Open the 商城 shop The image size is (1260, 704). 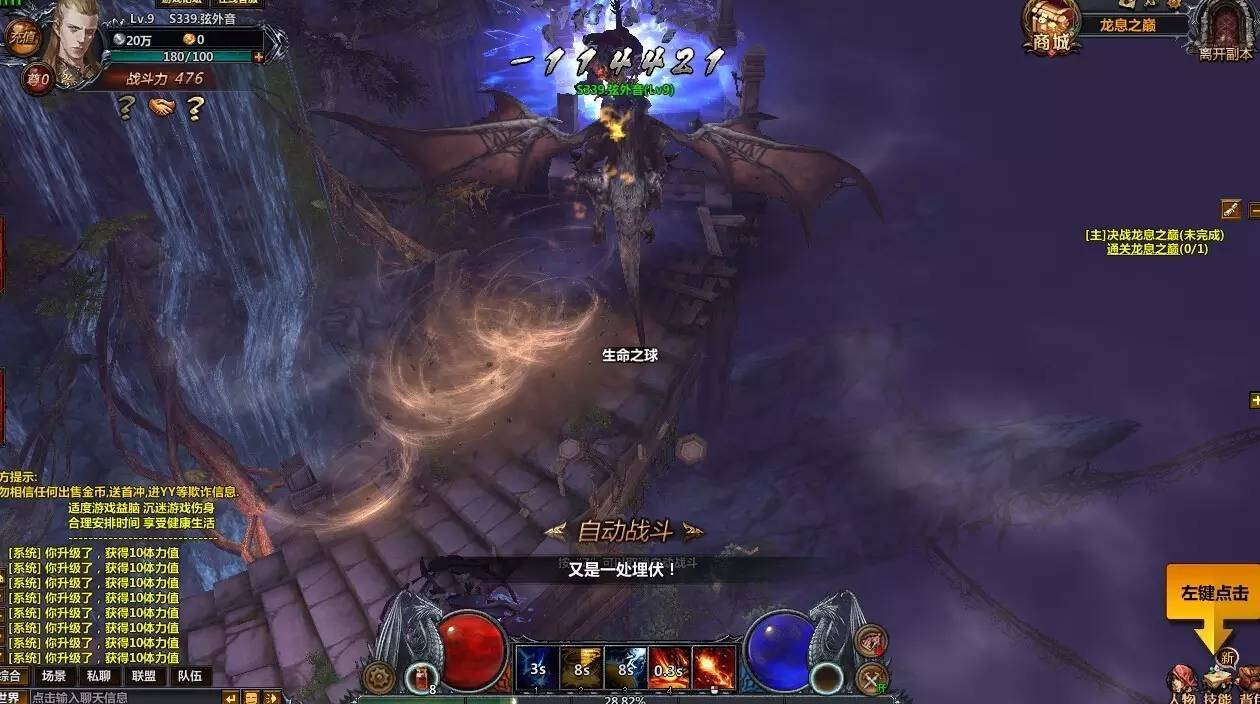1051,27
